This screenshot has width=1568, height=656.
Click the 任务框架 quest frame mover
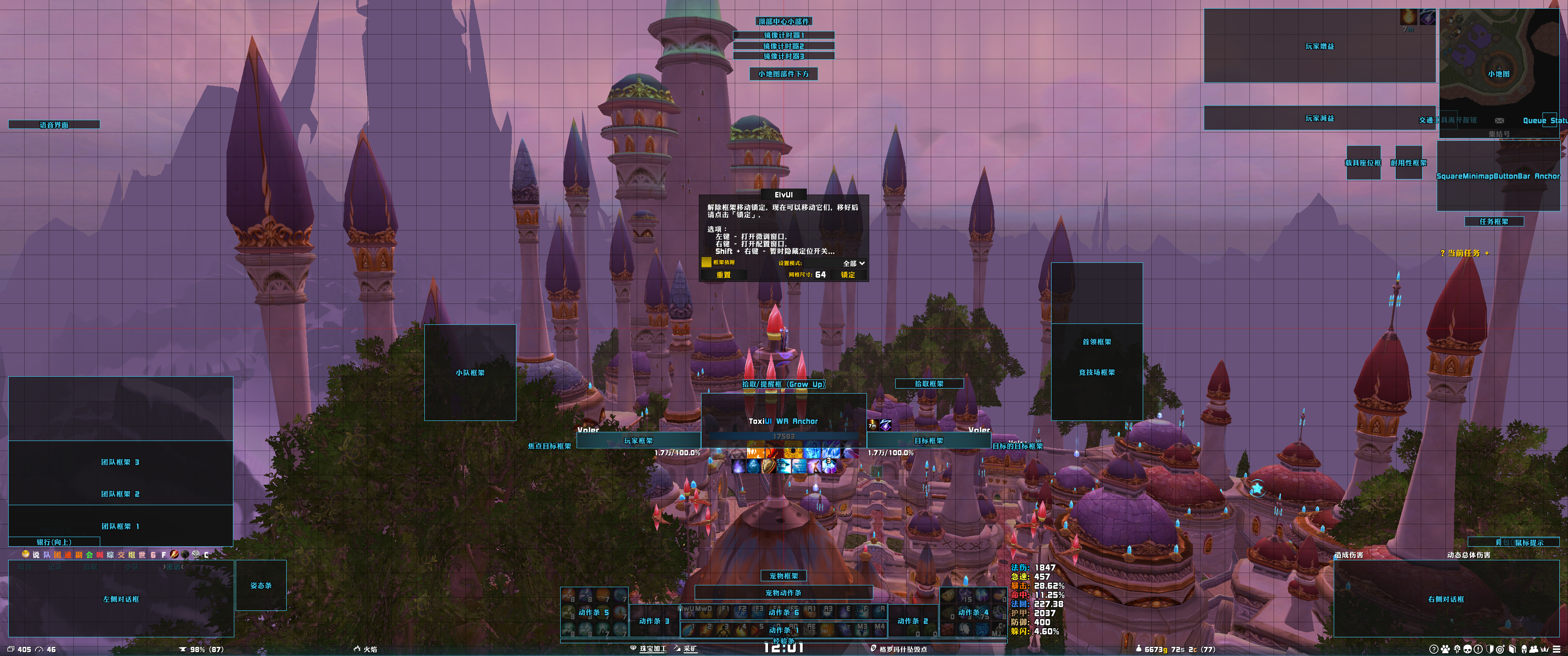[x=1494, y=221]
